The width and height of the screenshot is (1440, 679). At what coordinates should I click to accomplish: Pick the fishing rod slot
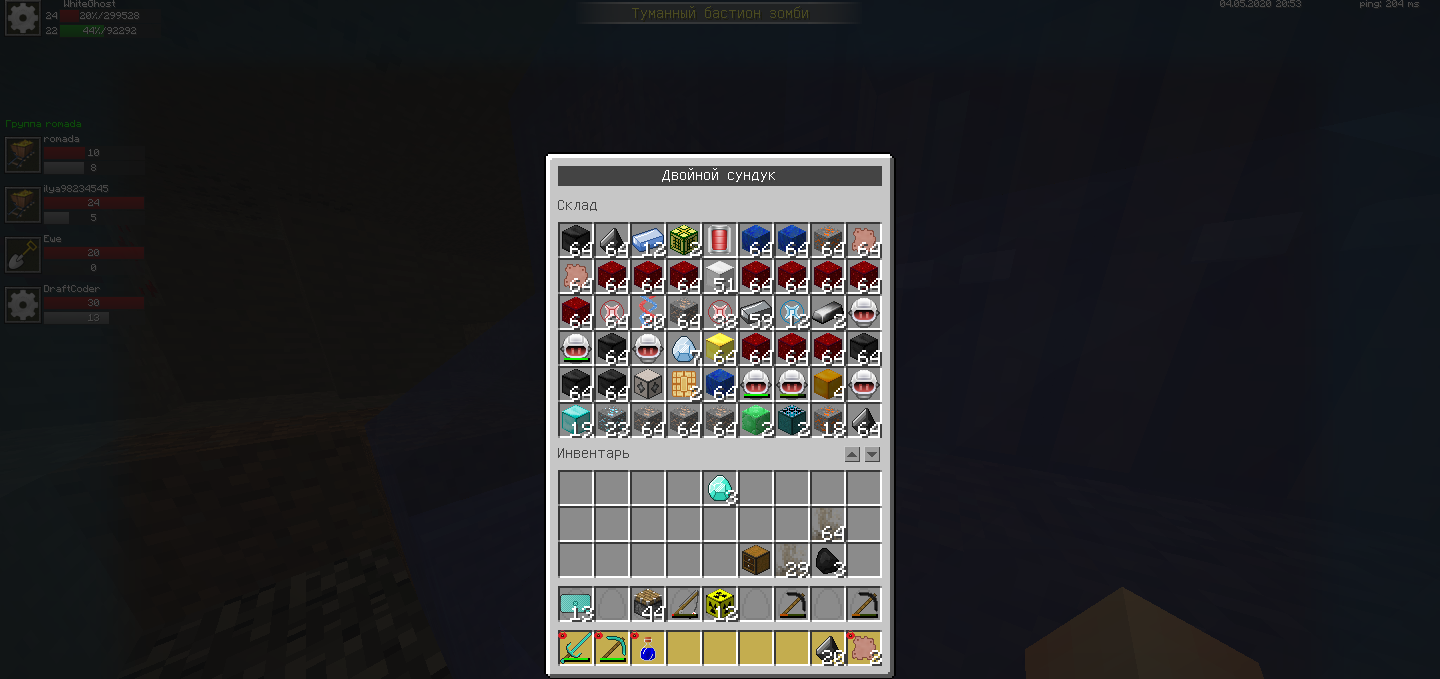tap(684, 604)
